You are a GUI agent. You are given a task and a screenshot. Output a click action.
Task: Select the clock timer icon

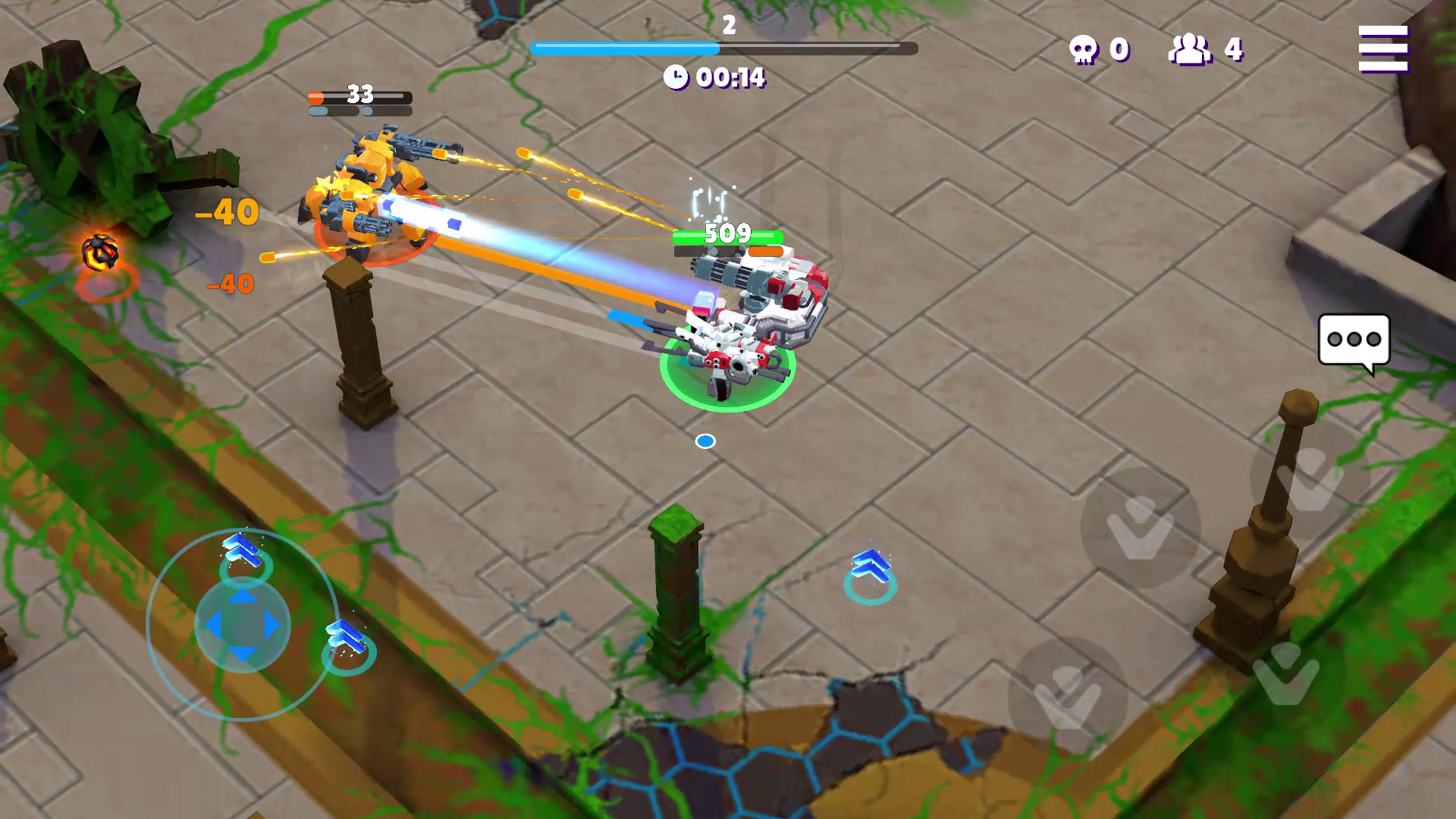[x=677, y=77]
